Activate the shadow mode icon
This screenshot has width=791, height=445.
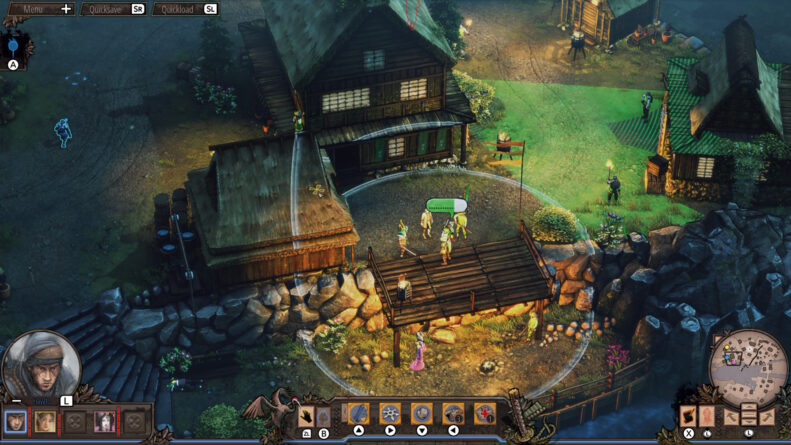point(689,415)
